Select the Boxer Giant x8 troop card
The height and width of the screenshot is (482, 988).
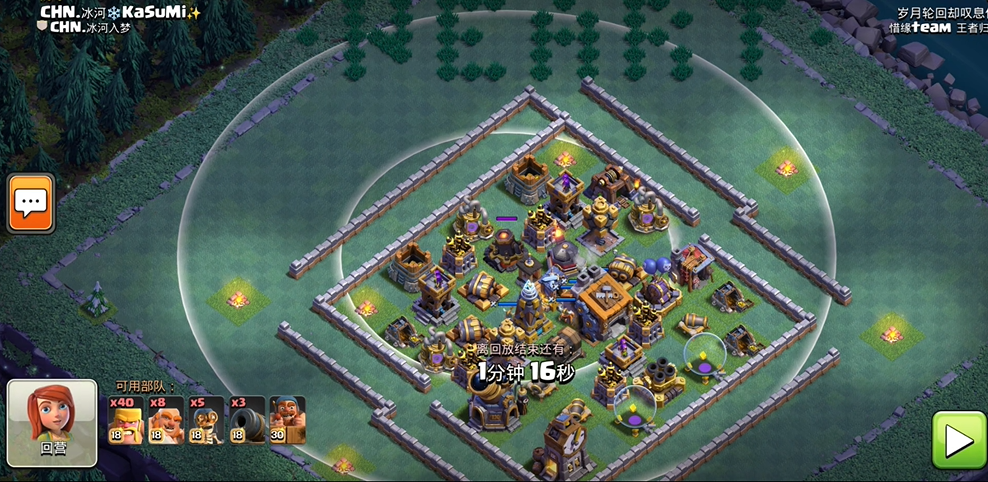pyautogui.click(x=166, y=420)
